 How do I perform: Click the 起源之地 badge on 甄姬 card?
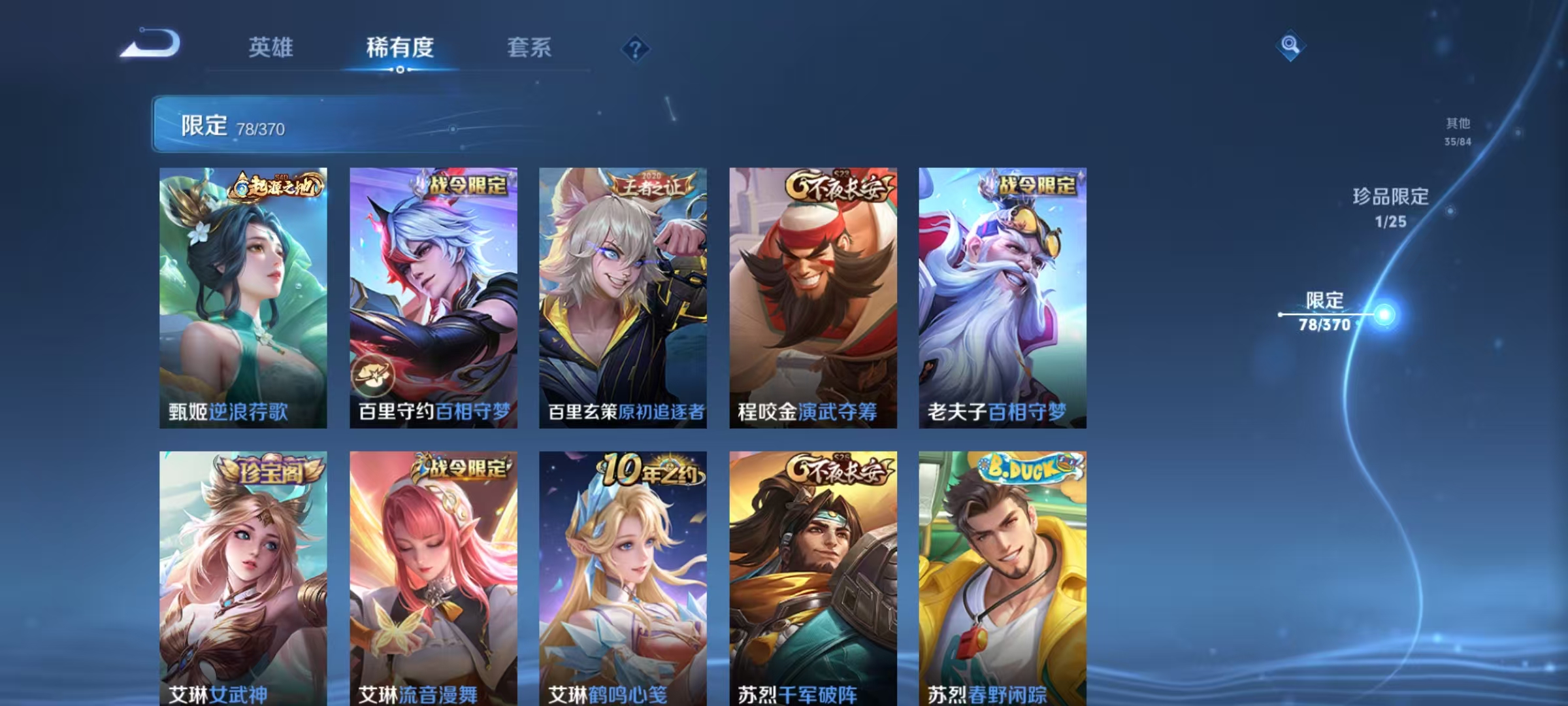pyautogui.click(x=278, y=185)
